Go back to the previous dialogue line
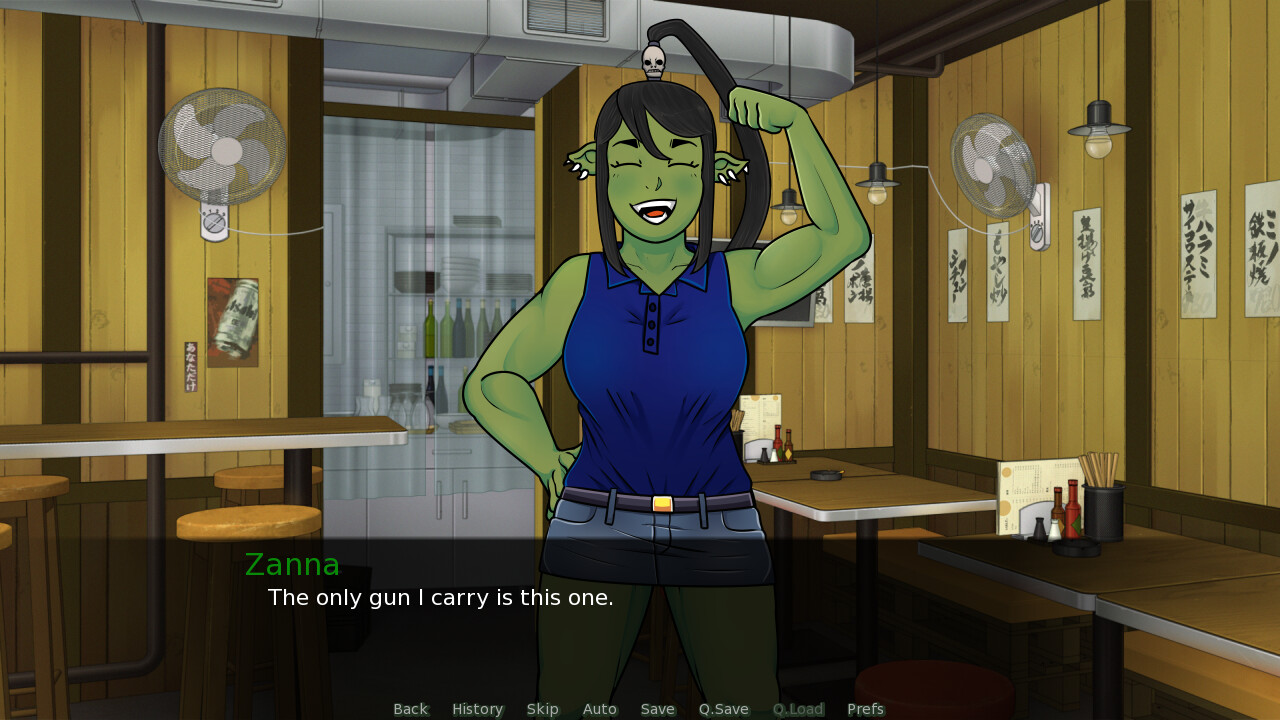1280x720 pixels. click(x=410, y=709)
